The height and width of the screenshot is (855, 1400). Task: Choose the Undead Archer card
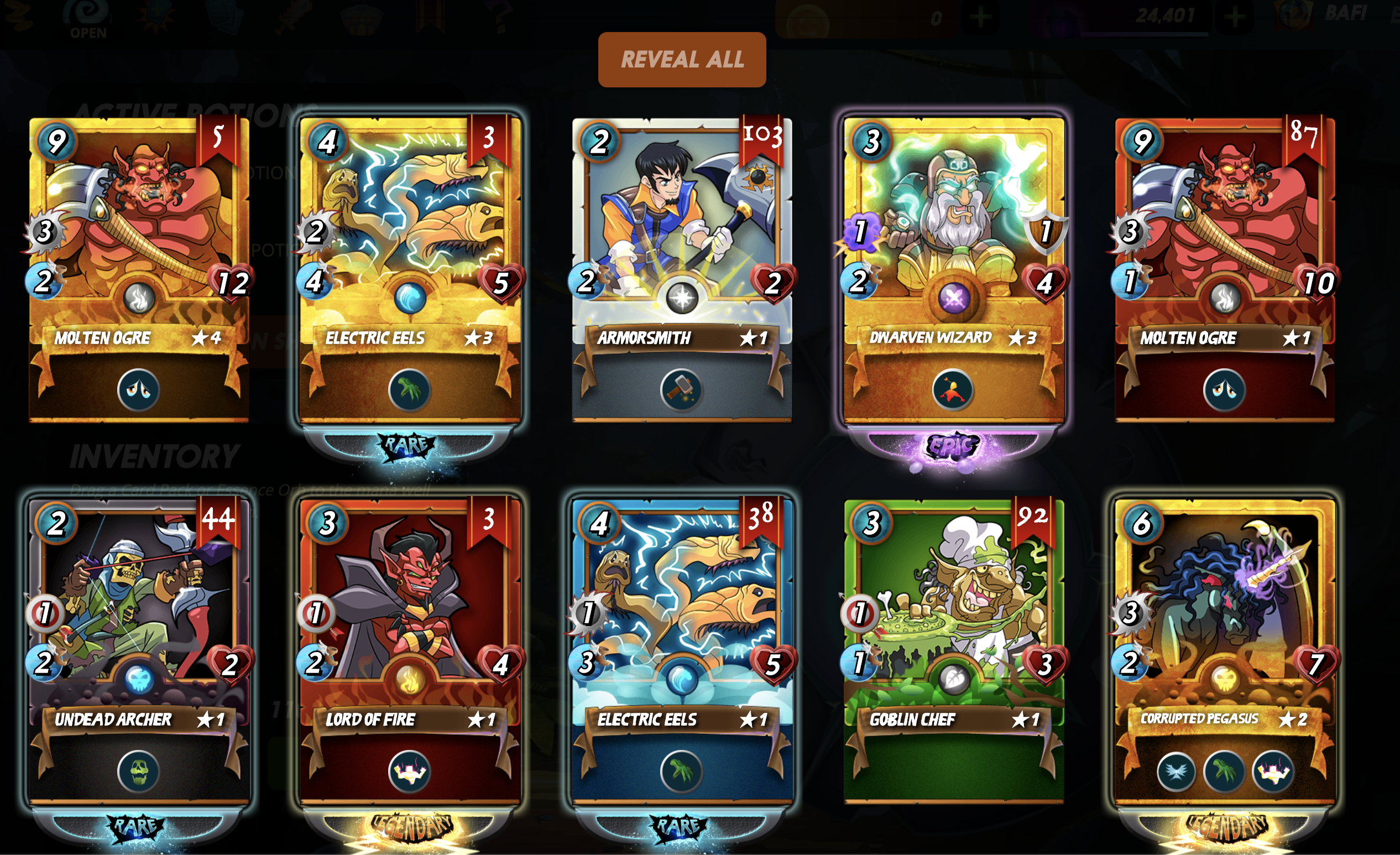pyautogui.click(x=139, y=619)
